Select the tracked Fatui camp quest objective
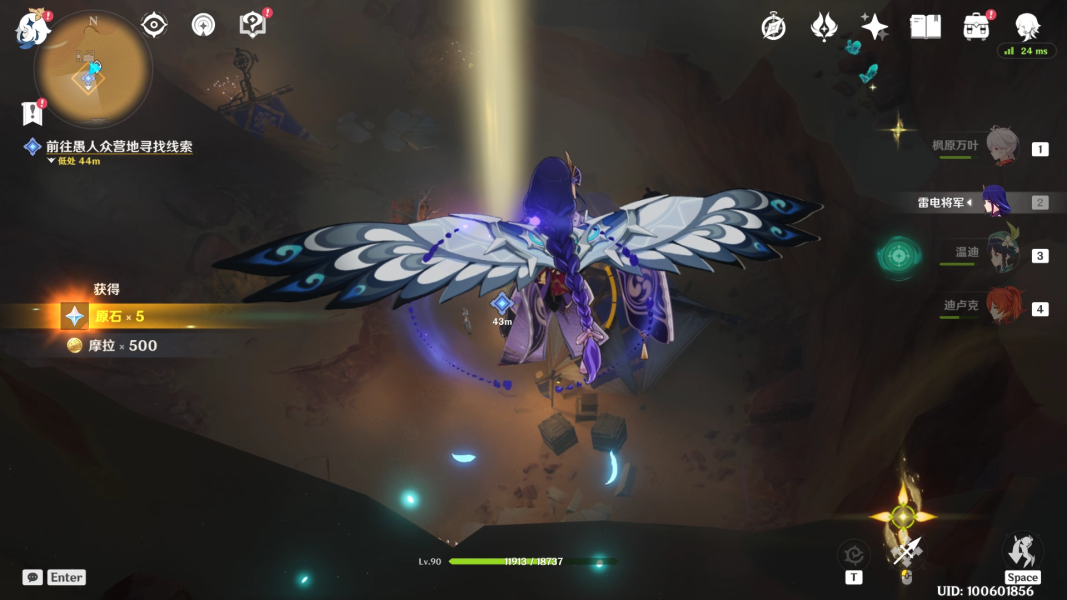The image size is (1067, 600). click(118, 146)
